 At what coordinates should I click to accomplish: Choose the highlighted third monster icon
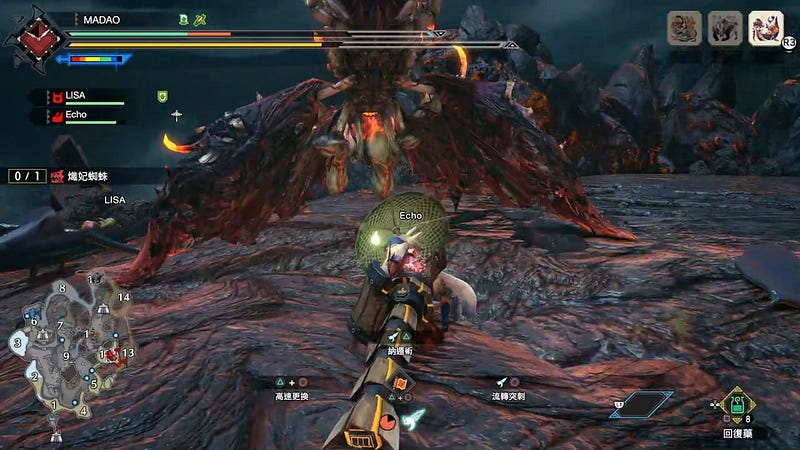(x=766, y=28)
